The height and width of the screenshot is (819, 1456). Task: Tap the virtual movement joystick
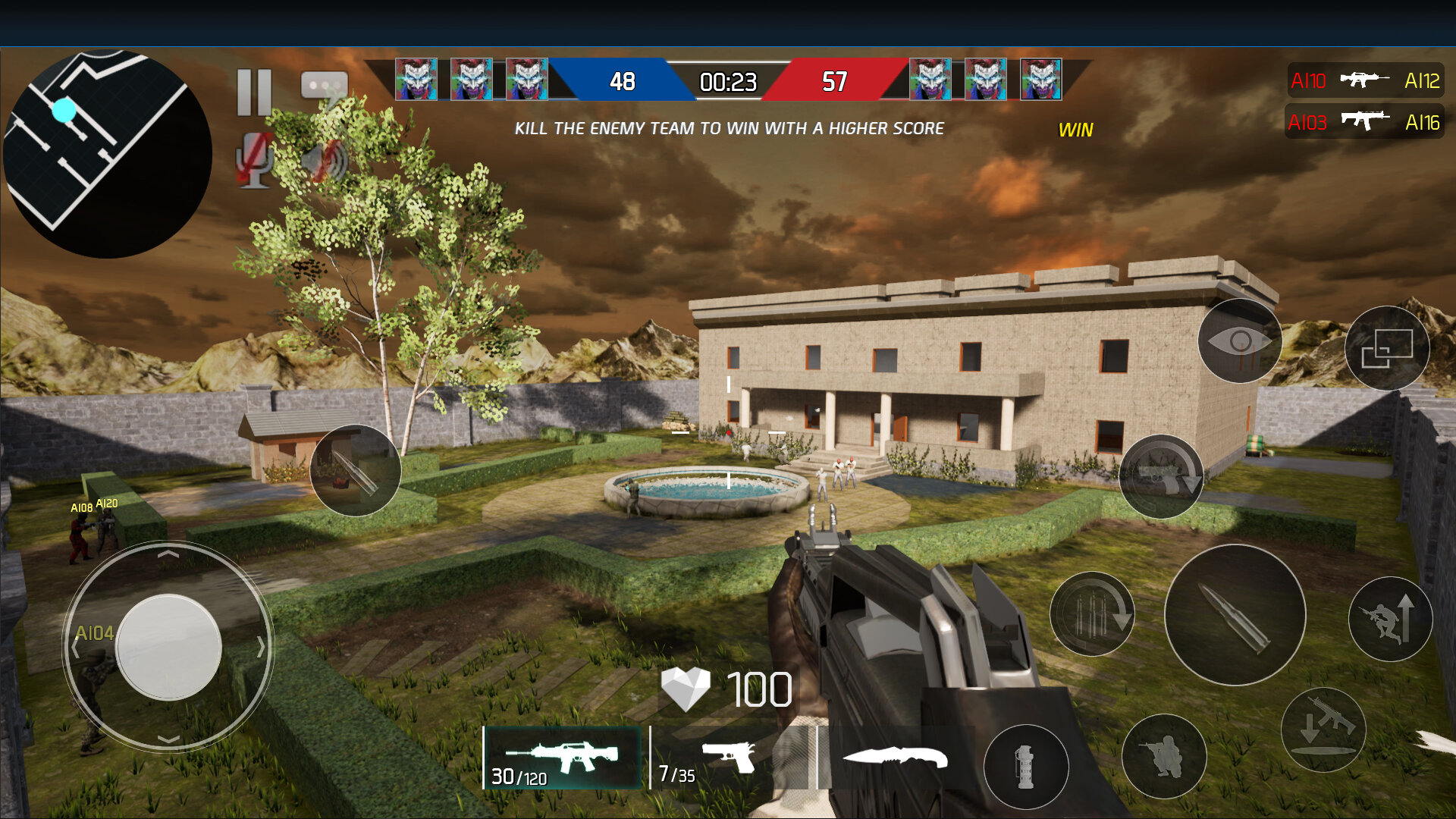pyautogui.click(x=168, y=646)
